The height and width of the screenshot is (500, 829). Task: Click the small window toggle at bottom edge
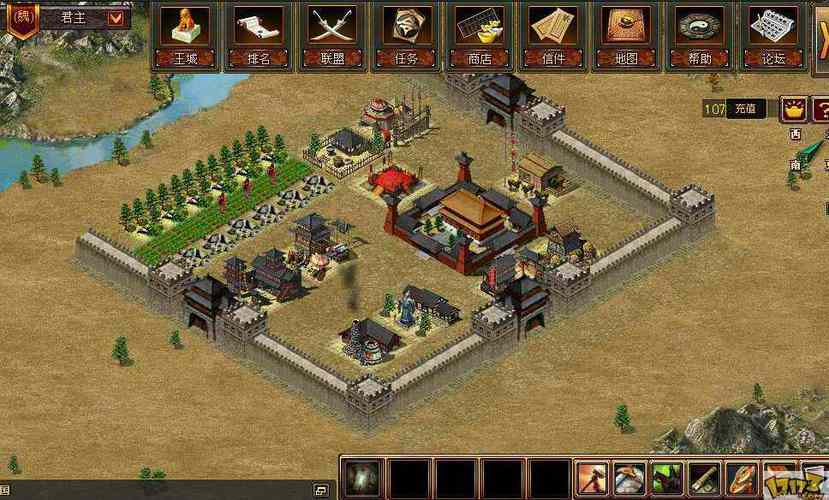tap(321, 490)
